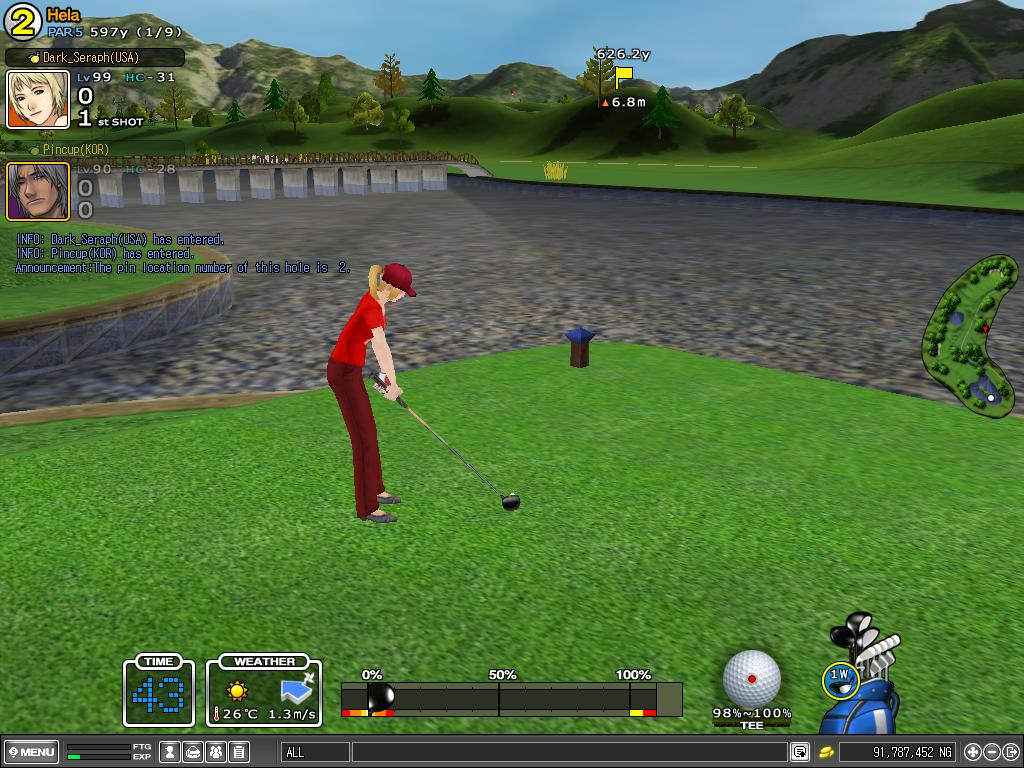
Task: Open the player profile icon in bottom bar
Action: (171, 752)
